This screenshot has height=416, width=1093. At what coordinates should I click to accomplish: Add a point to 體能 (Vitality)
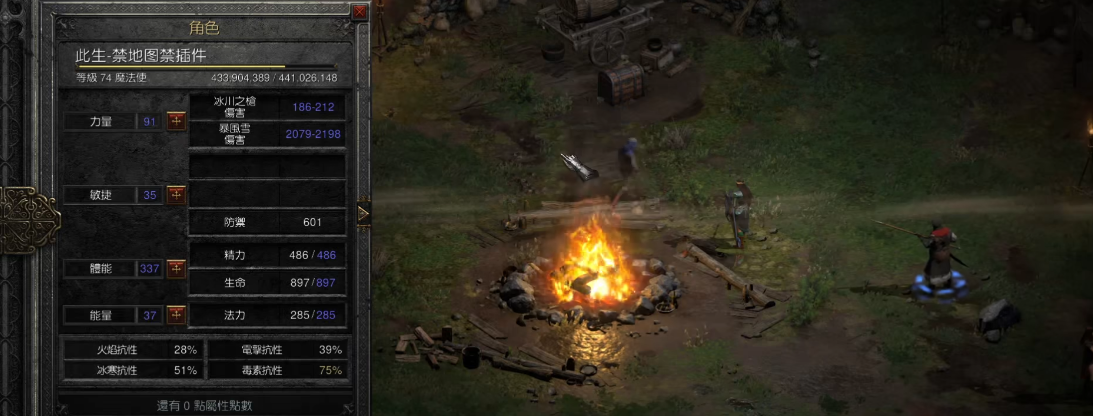click(x=176, y=268)
